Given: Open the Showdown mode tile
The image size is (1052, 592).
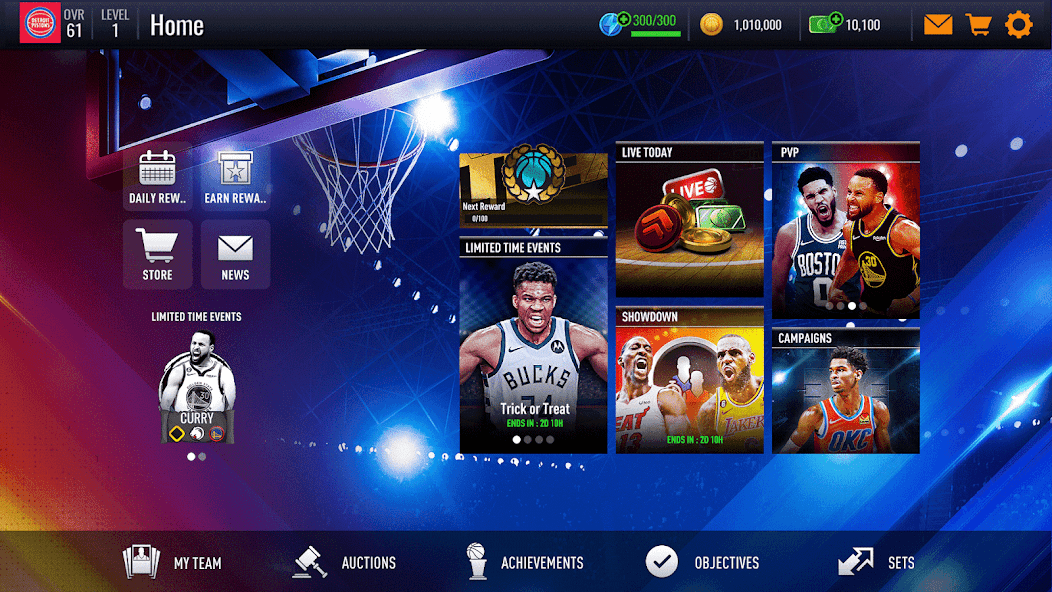Looking at the screenshot, I should [689, 380].
